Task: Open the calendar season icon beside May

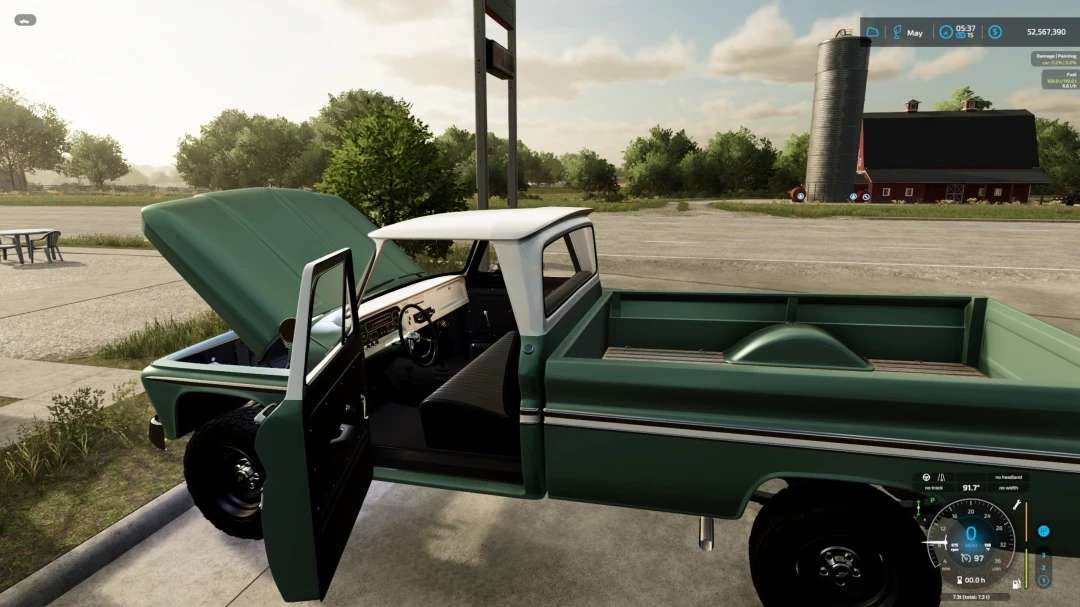Action: [x=897, y=32]
